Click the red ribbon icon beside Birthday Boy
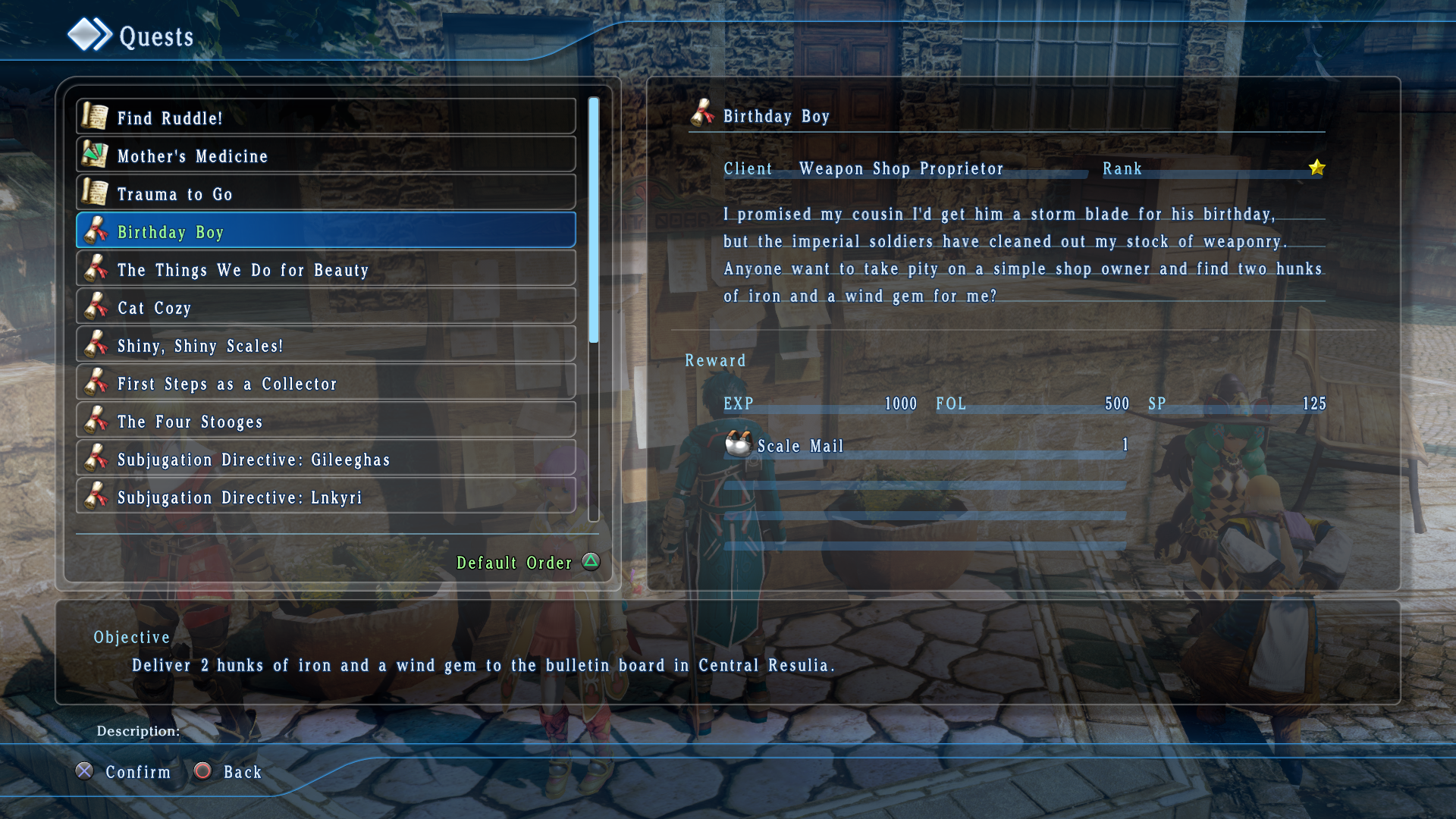1456x819 pixels. (97, 231)
